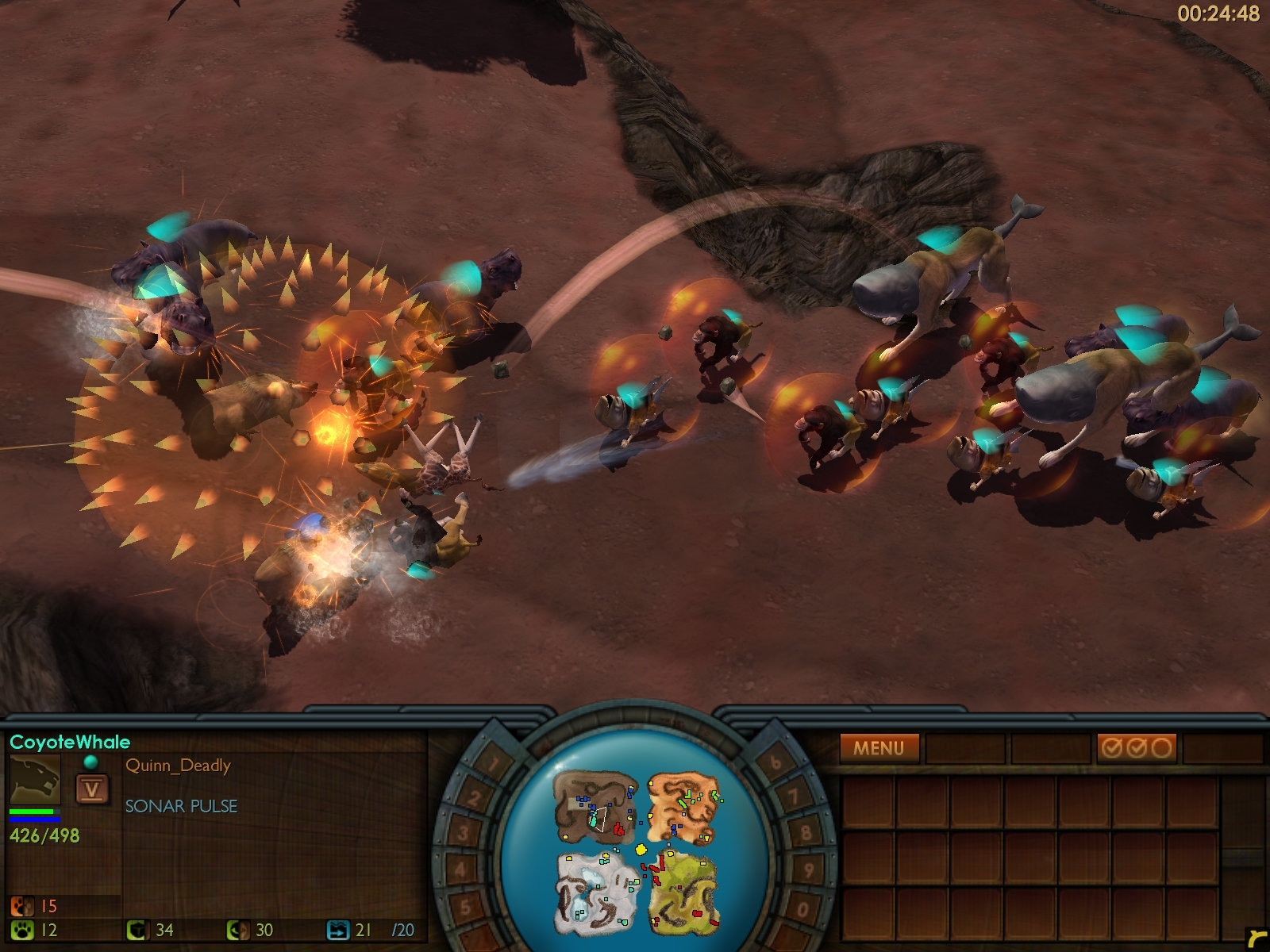Select control group 0 slot

pos(802,909)
